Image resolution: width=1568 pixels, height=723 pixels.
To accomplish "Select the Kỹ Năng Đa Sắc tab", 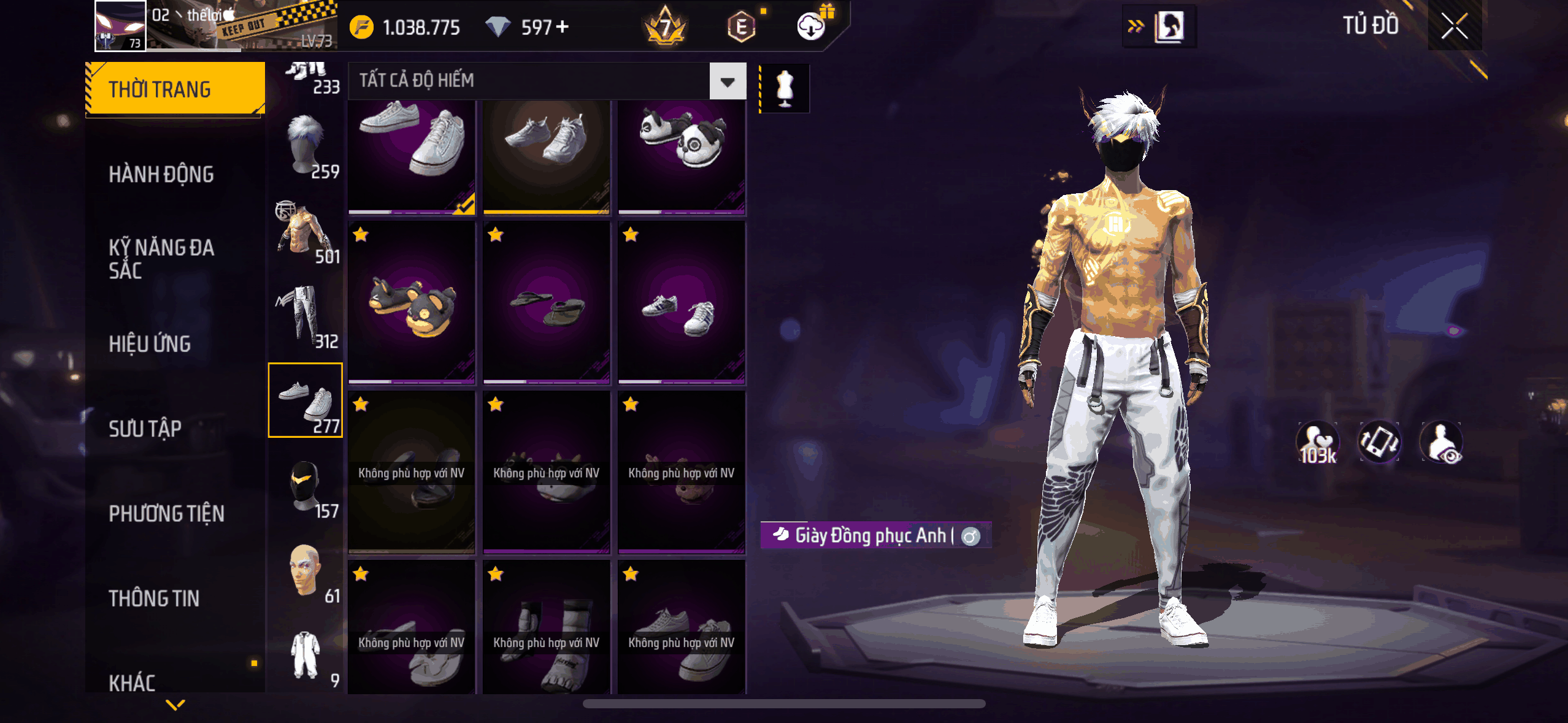I will tap(161, 259).
